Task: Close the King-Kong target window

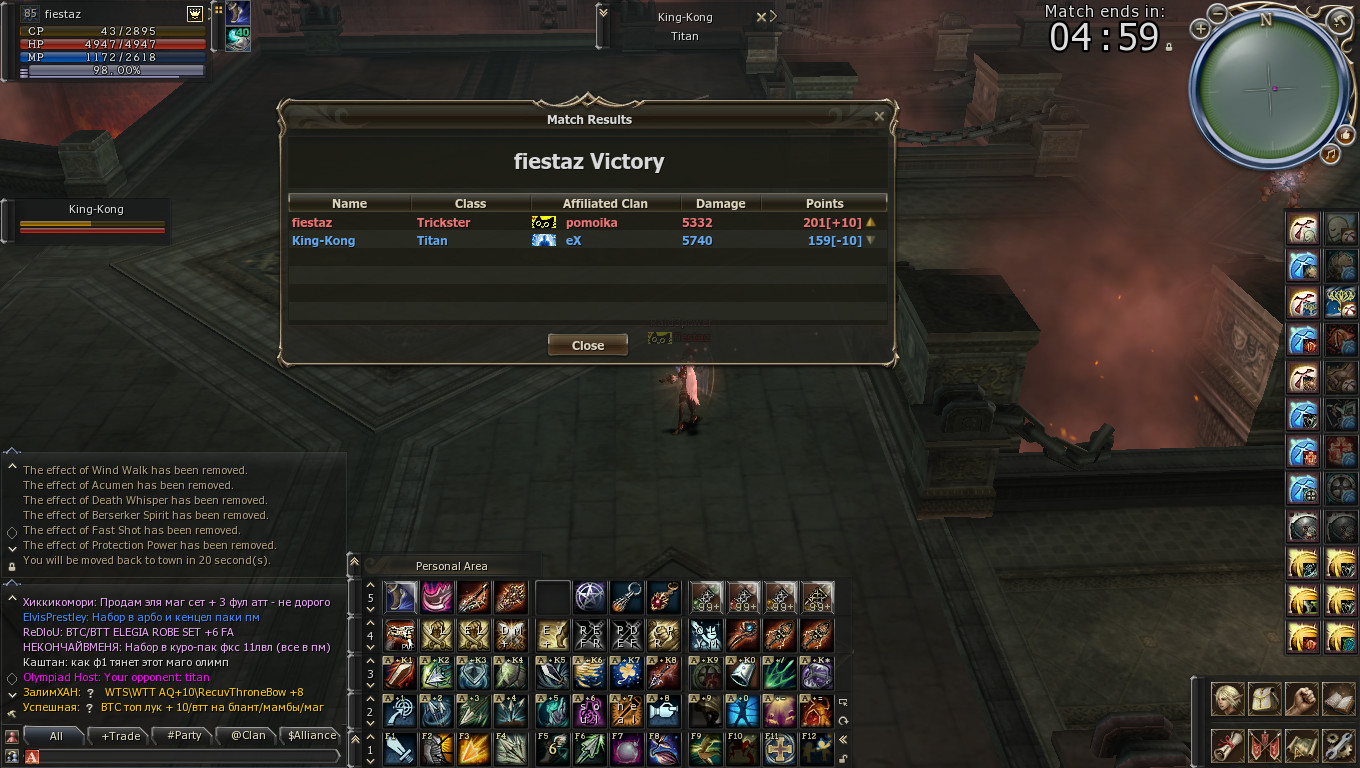Action: click(x=762, y=17)
